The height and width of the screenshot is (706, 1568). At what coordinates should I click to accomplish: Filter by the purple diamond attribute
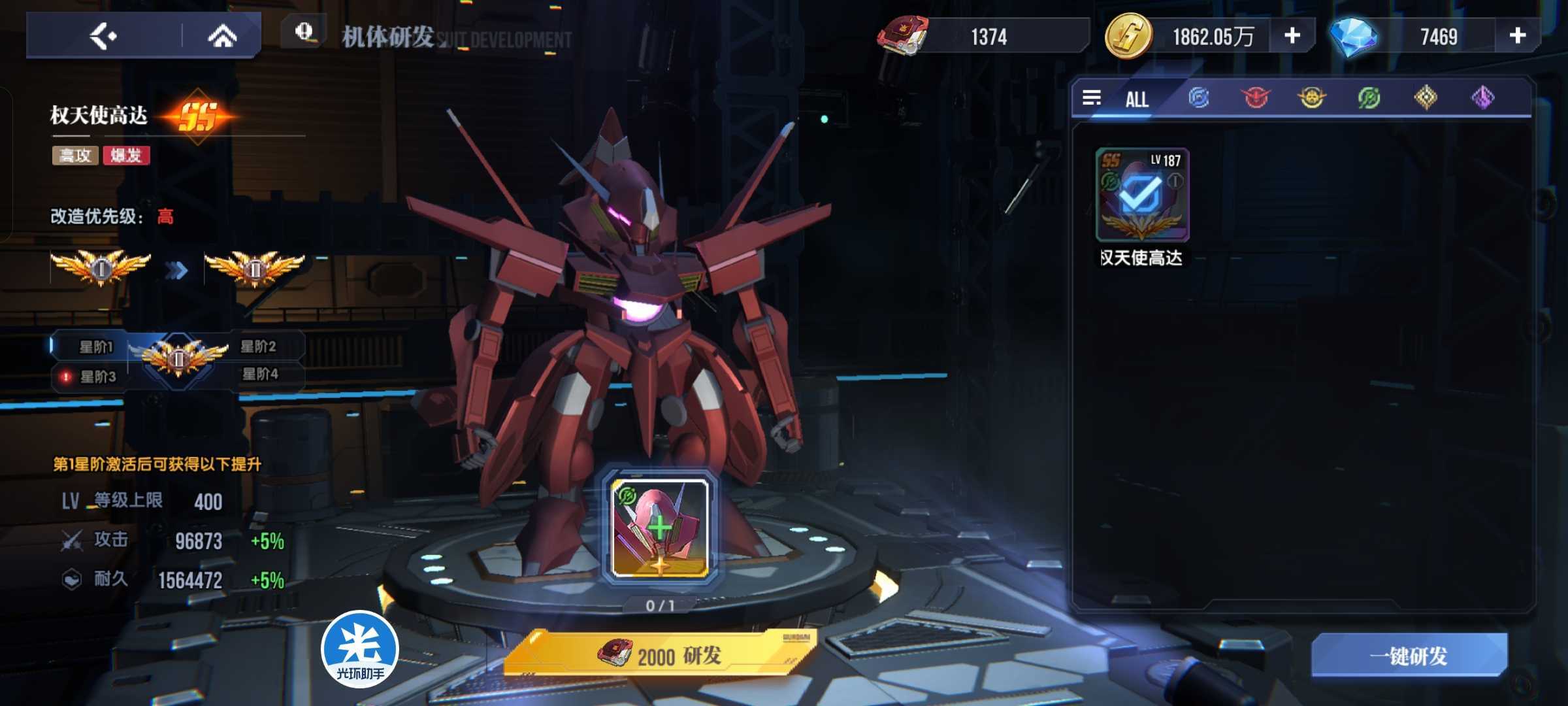1482,98
